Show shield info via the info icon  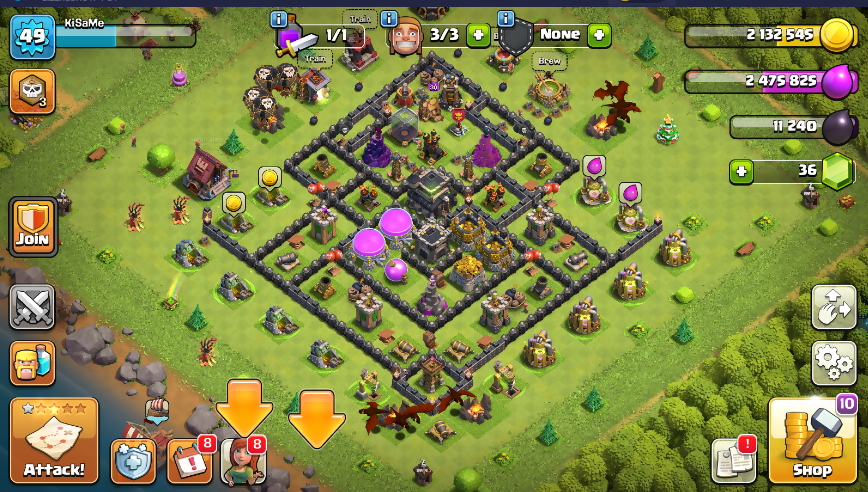point(505,19)
